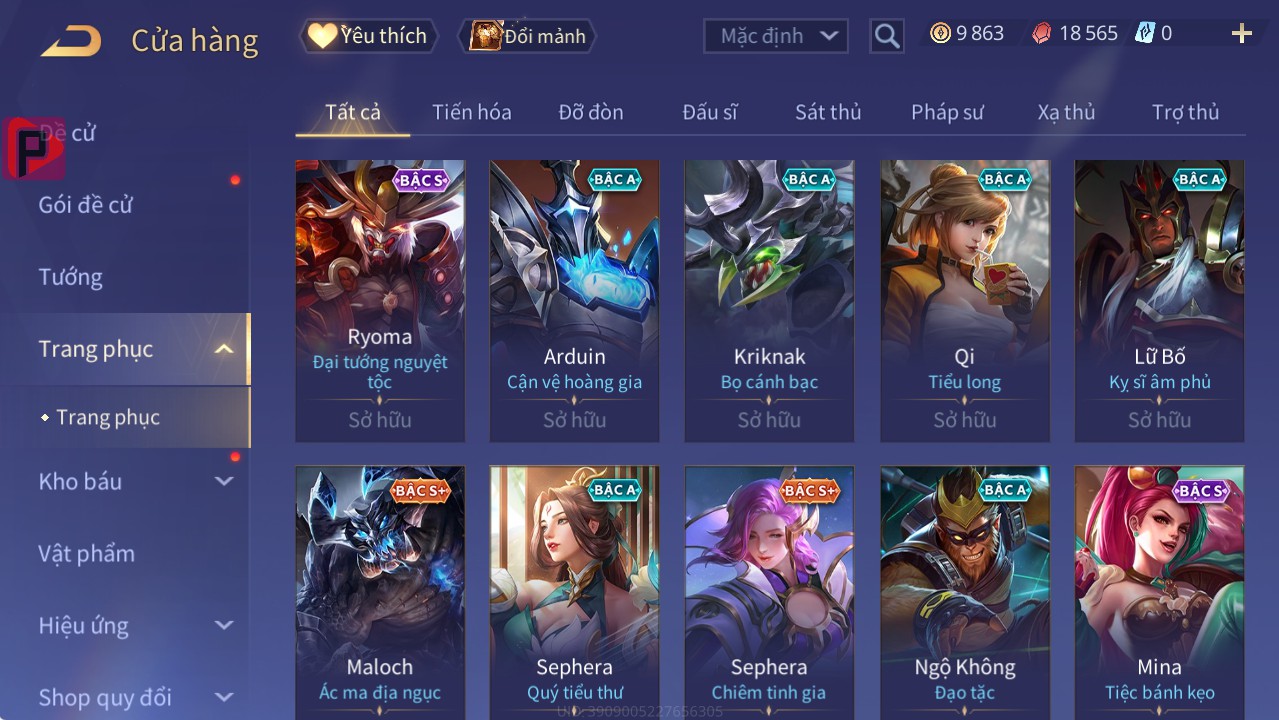Image resolution: width=1279 pixels, height=720 pixels.
Task: Go back using the arrow button
Action: tap(70, 41)
